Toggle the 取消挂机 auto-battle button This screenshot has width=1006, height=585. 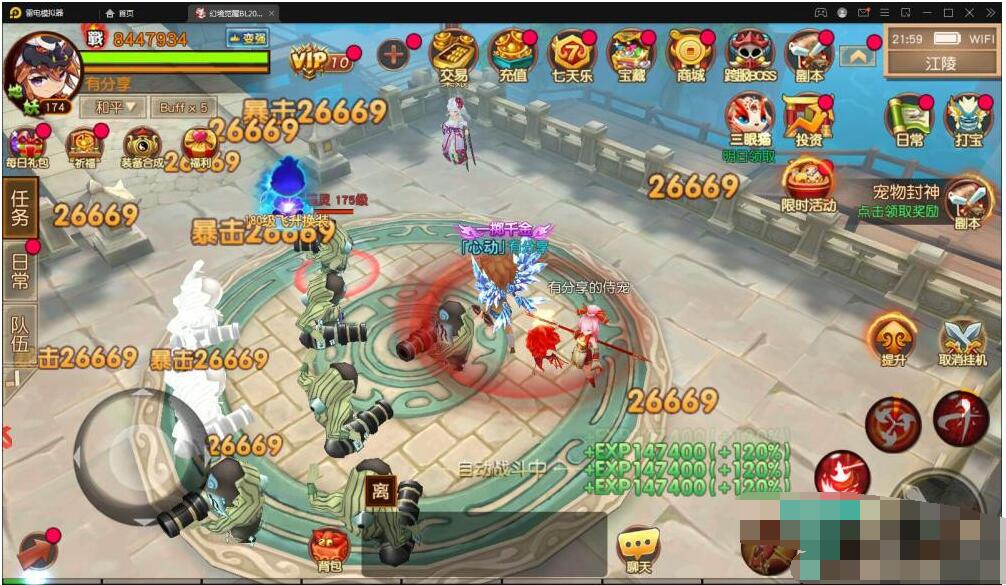963,343
